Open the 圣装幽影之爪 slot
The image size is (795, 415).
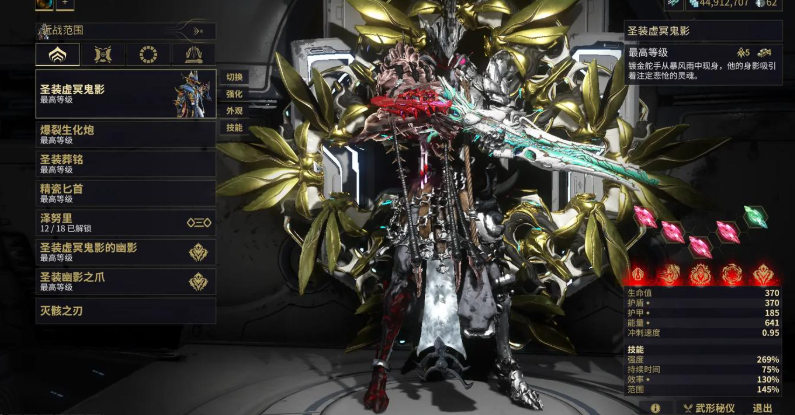pyautogui.click(x=125, y=281)
